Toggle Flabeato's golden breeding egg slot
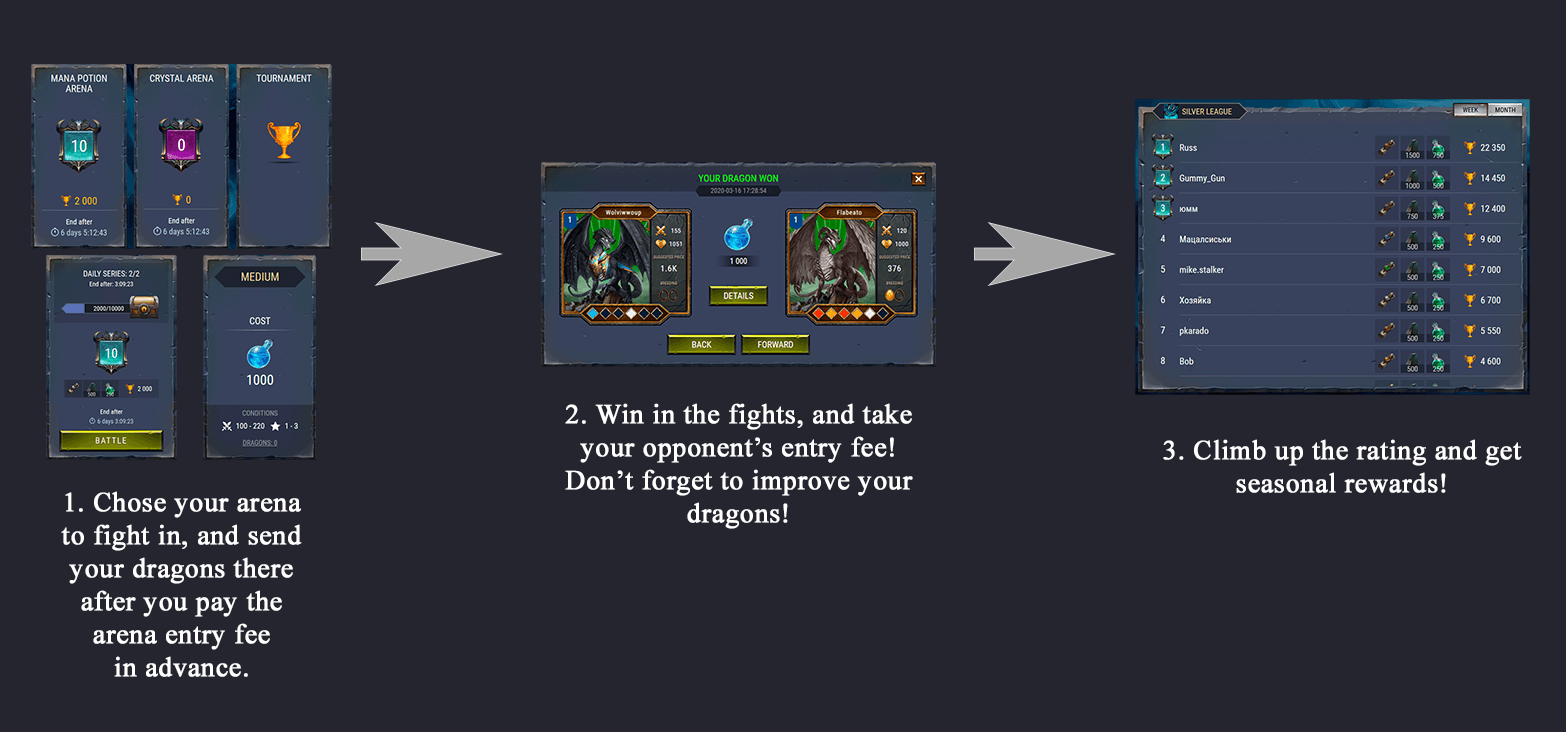The height and width of the screenshot is (732, 1566). (x=890, y=294)
